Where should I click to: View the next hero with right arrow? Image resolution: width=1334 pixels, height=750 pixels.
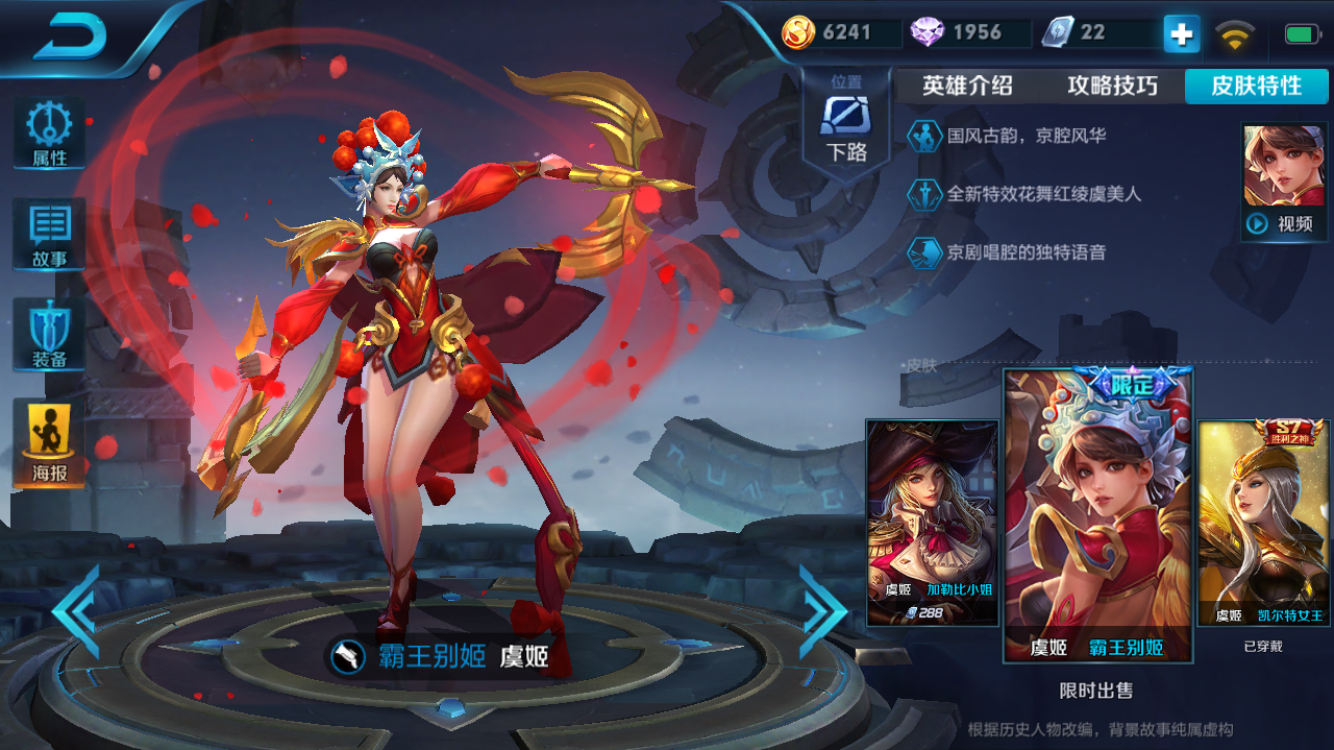click(x=822, y=611)
